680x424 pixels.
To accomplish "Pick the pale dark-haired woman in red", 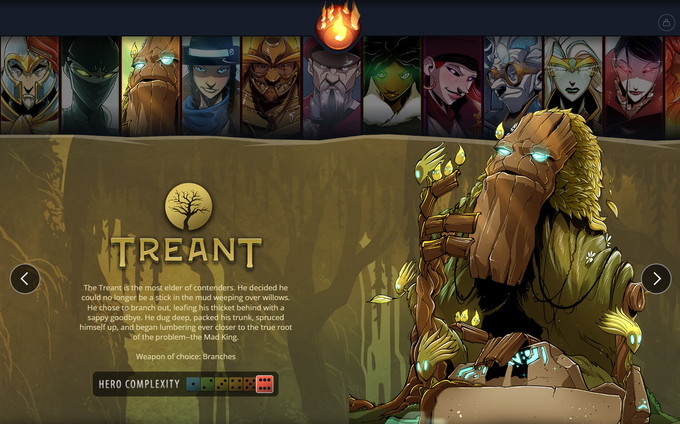I will 634,86.
